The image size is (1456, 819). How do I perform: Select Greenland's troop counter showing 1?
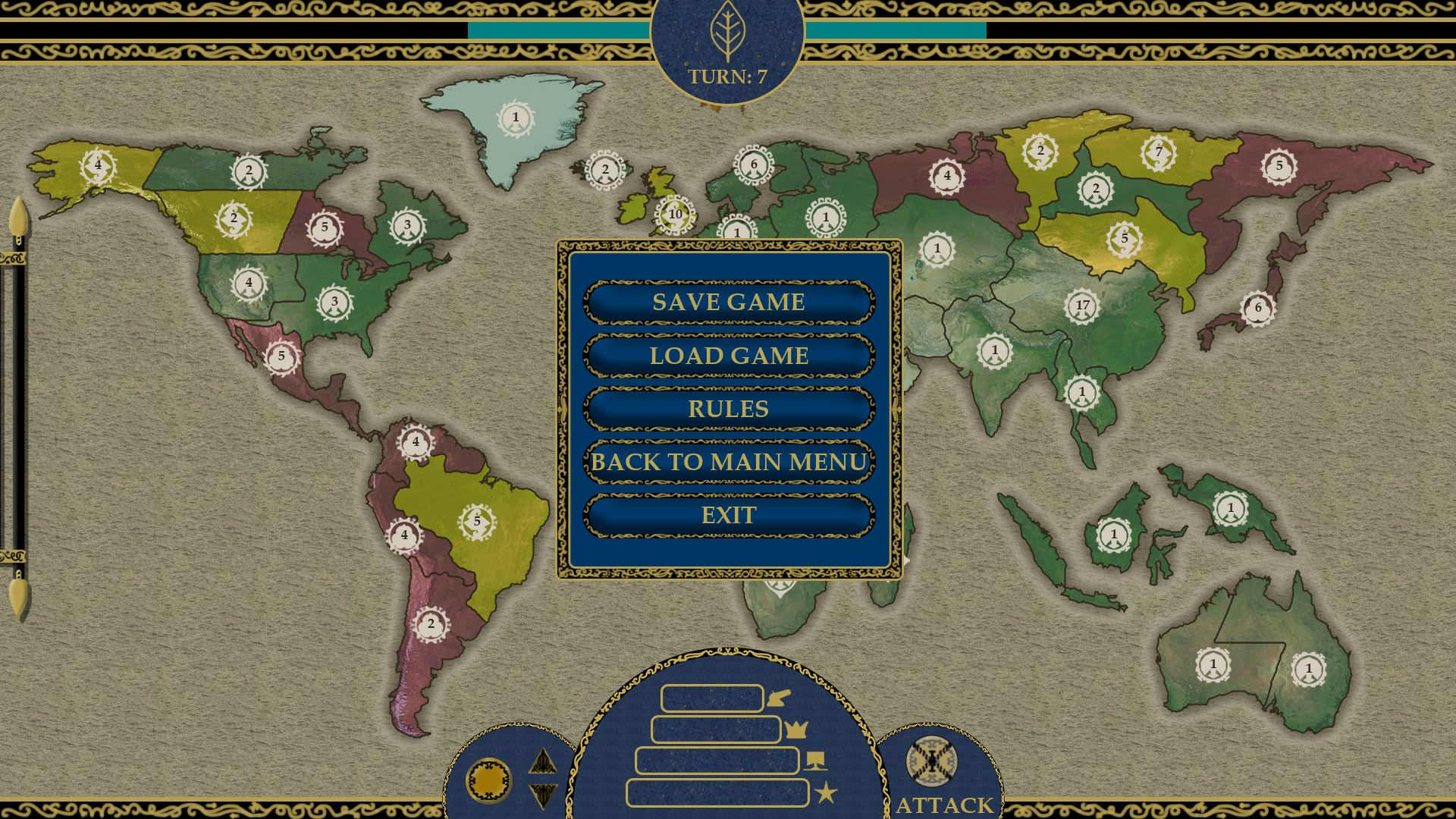515,117
